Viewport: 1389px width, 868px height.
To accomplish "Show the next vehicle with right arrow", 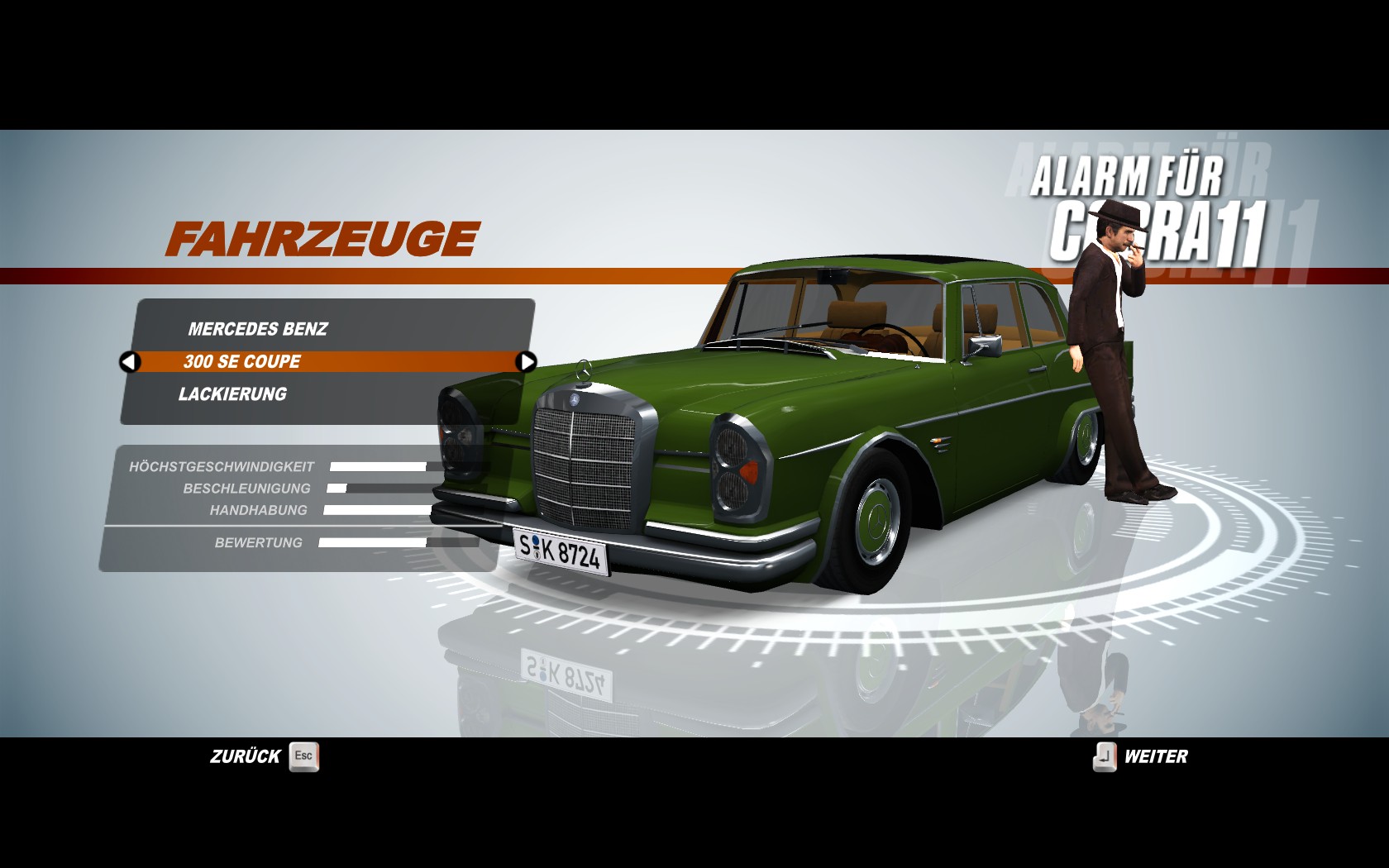I will point(526,361).
